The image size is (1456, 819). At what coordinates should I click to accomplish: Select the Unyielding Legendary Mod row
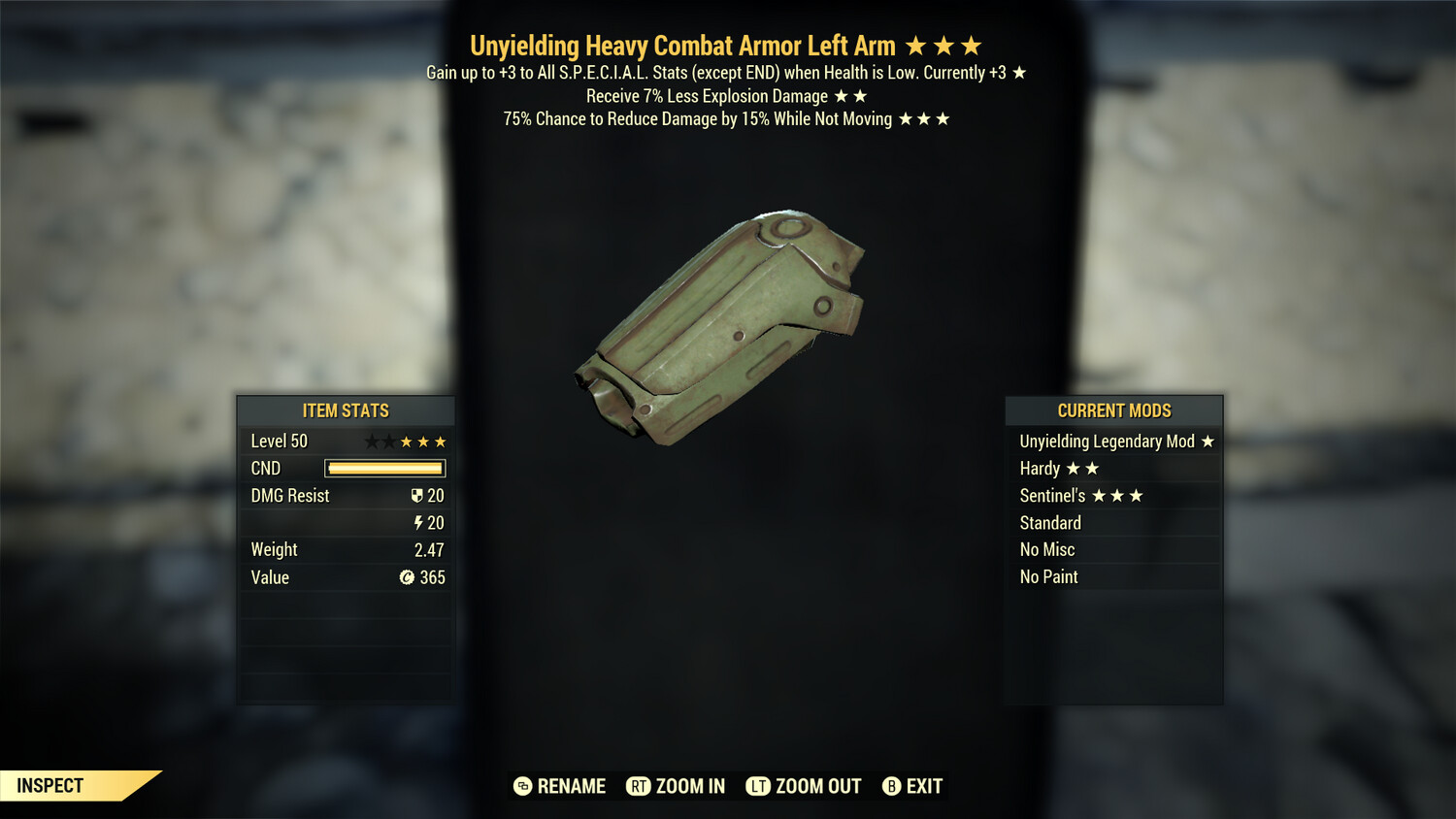tap(1114, 442)
